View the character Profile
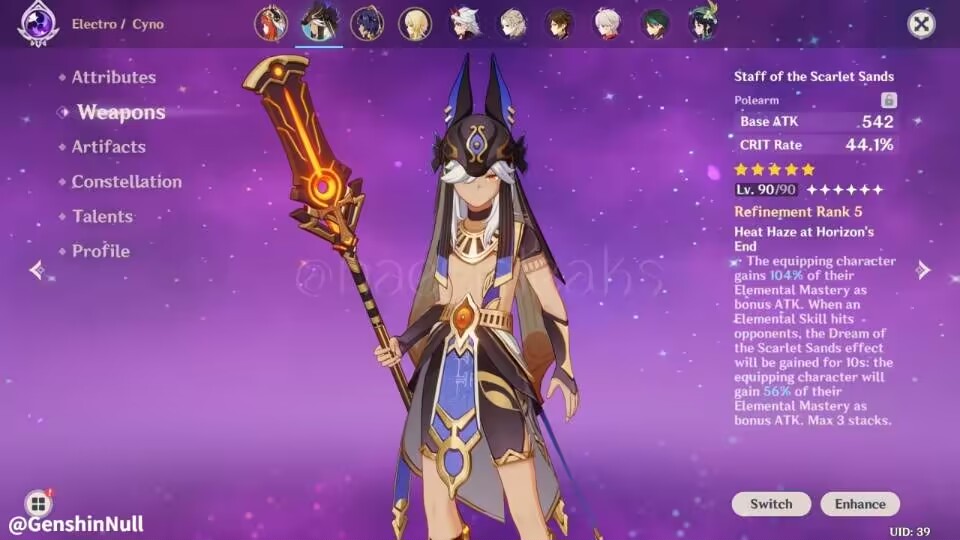Screen dimensions: 960x540 click(100, 251)
